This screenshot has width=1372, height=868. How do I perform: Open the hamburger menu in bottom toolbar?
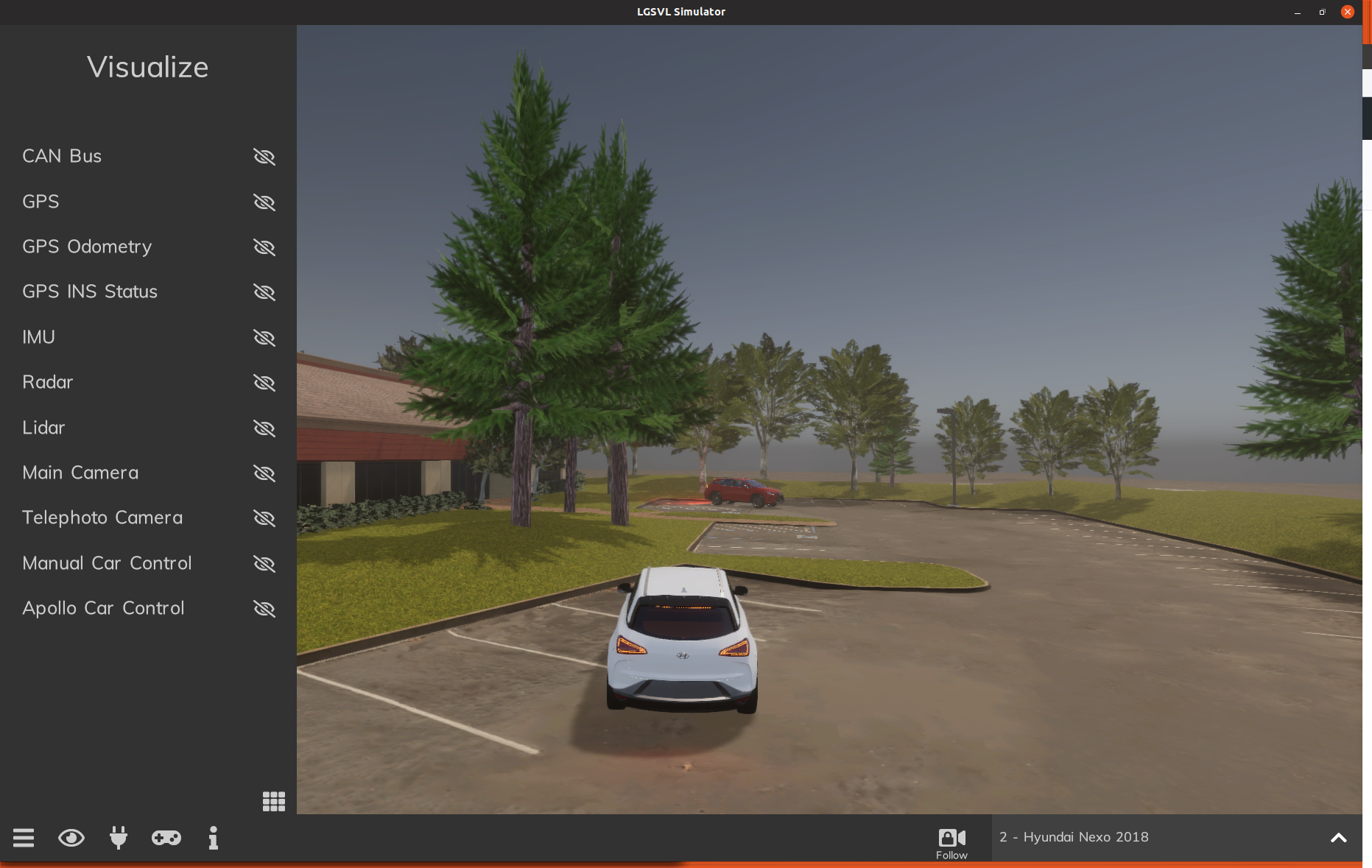point(24,838)
